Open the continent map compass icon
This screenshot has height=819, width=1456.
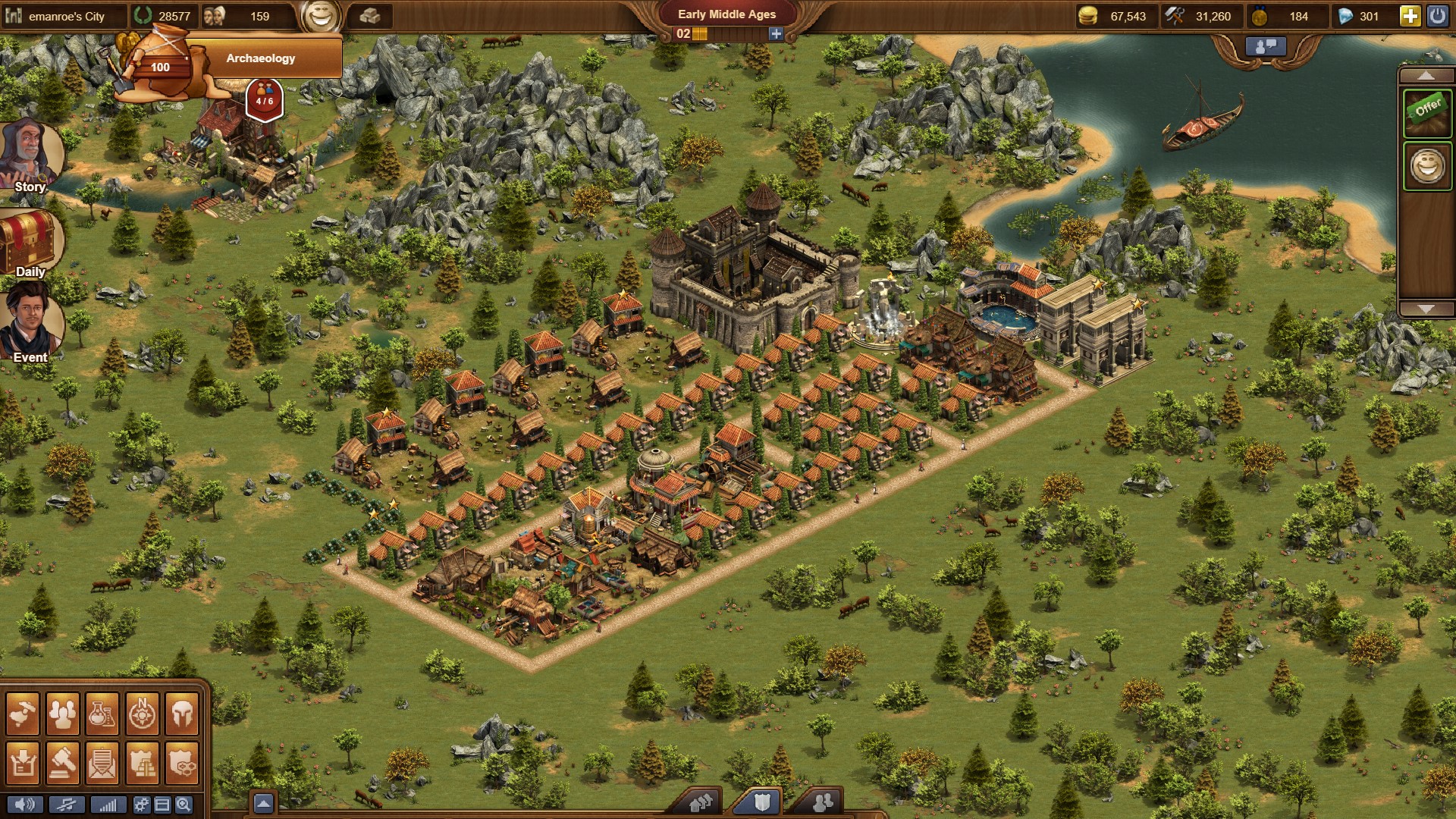142,714
